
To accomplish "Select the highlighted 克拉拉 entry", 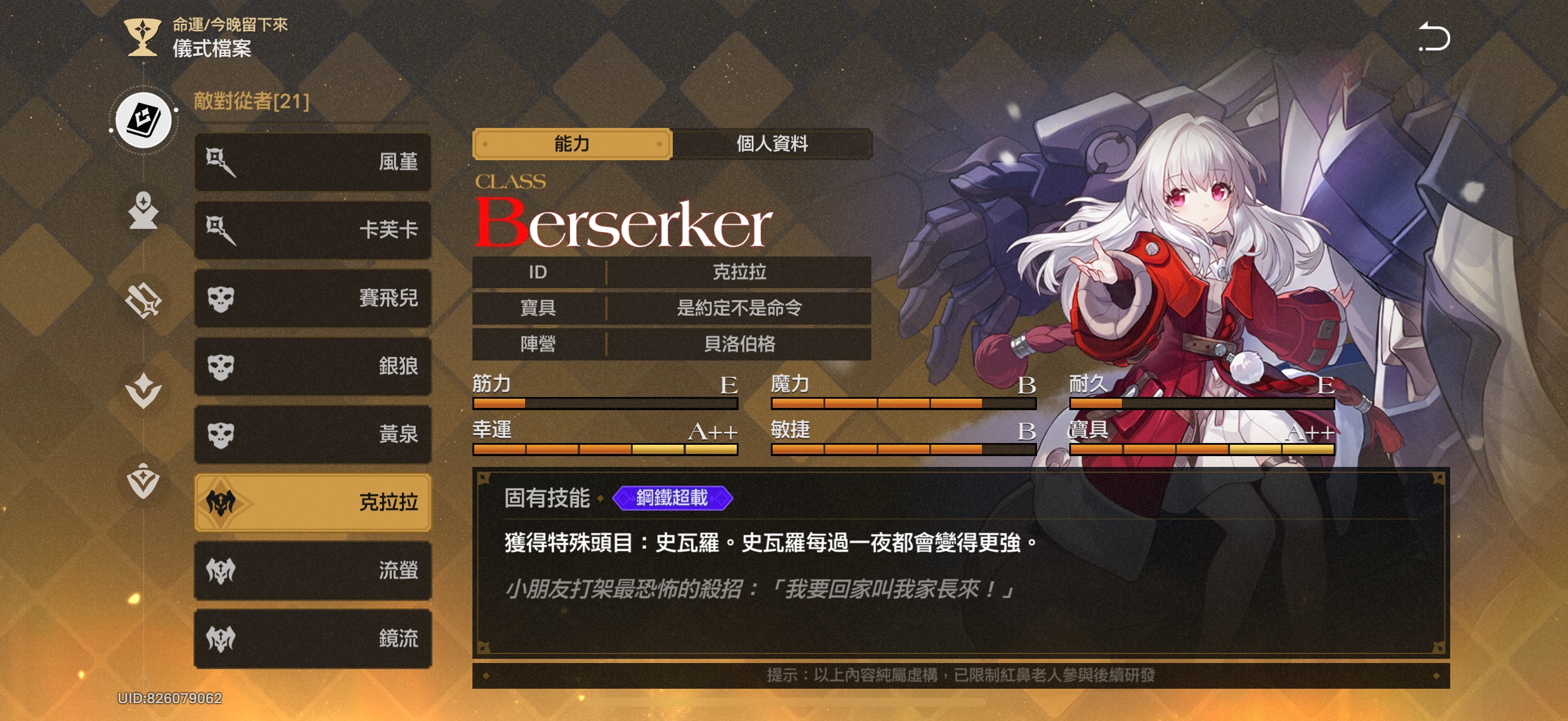I will (x=312, y=503).
